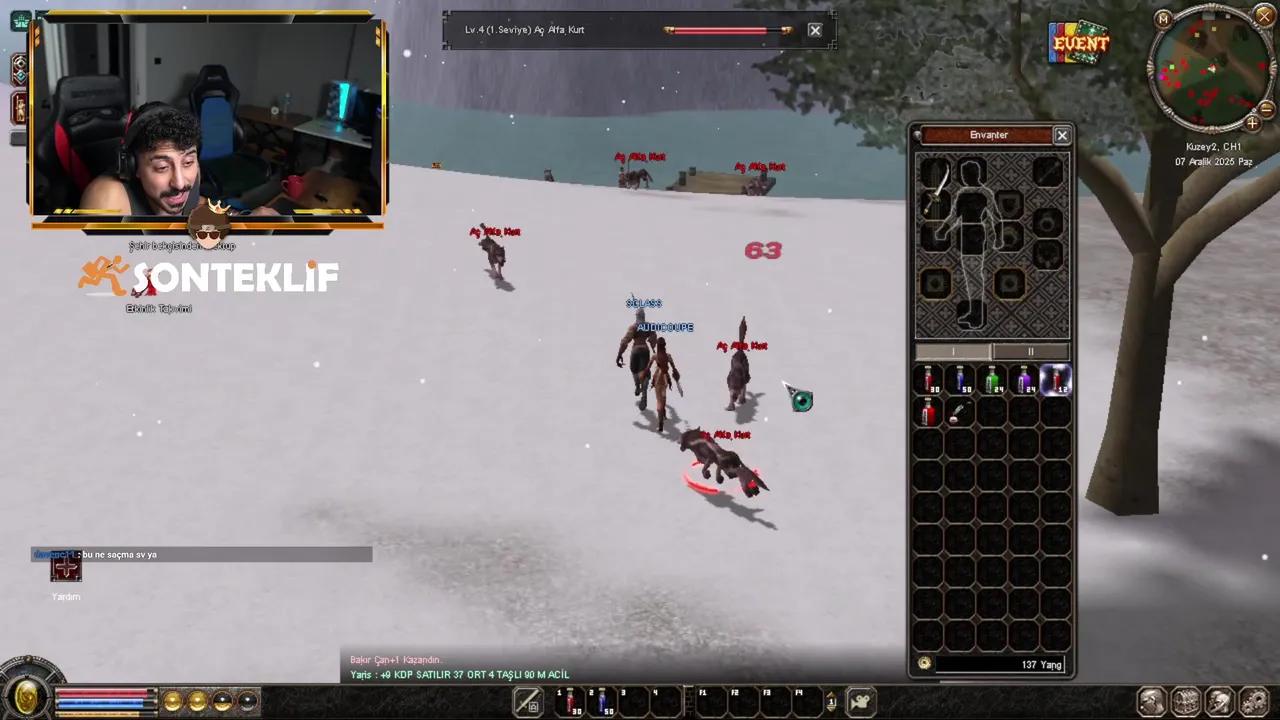Click the quickslot page-down arrow
This screenshot has height=720, width=1280.
[x=831, y=708]
